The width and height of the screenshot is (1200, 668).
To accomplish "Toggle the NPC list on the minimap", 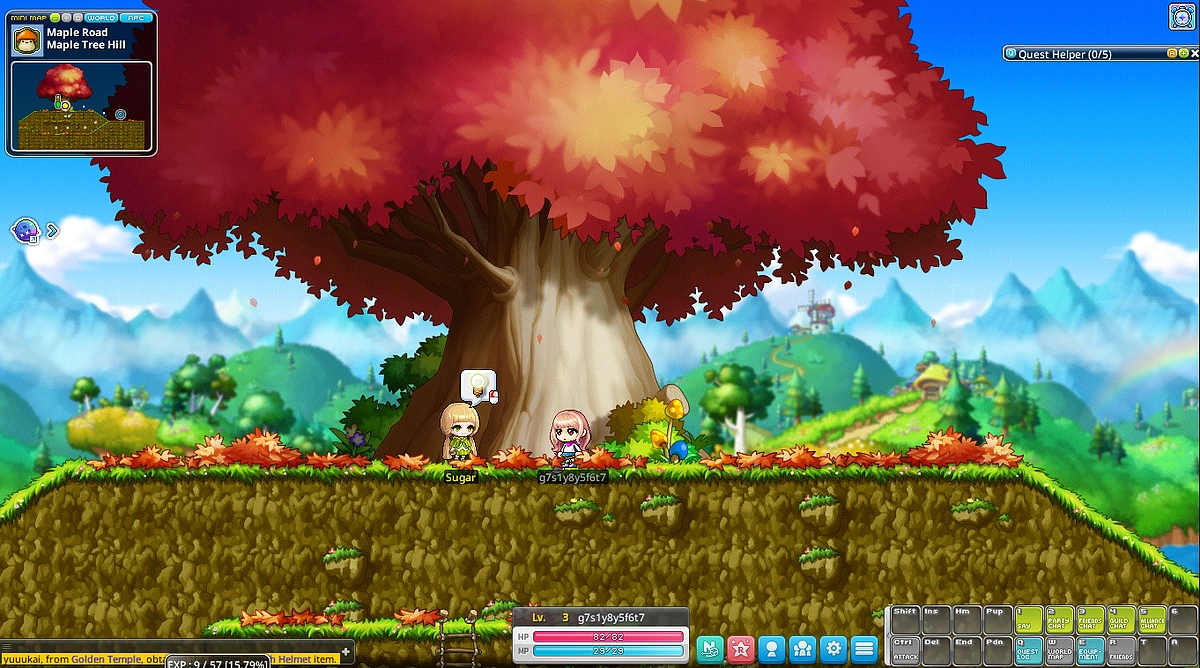I will (x=135, y=18).
